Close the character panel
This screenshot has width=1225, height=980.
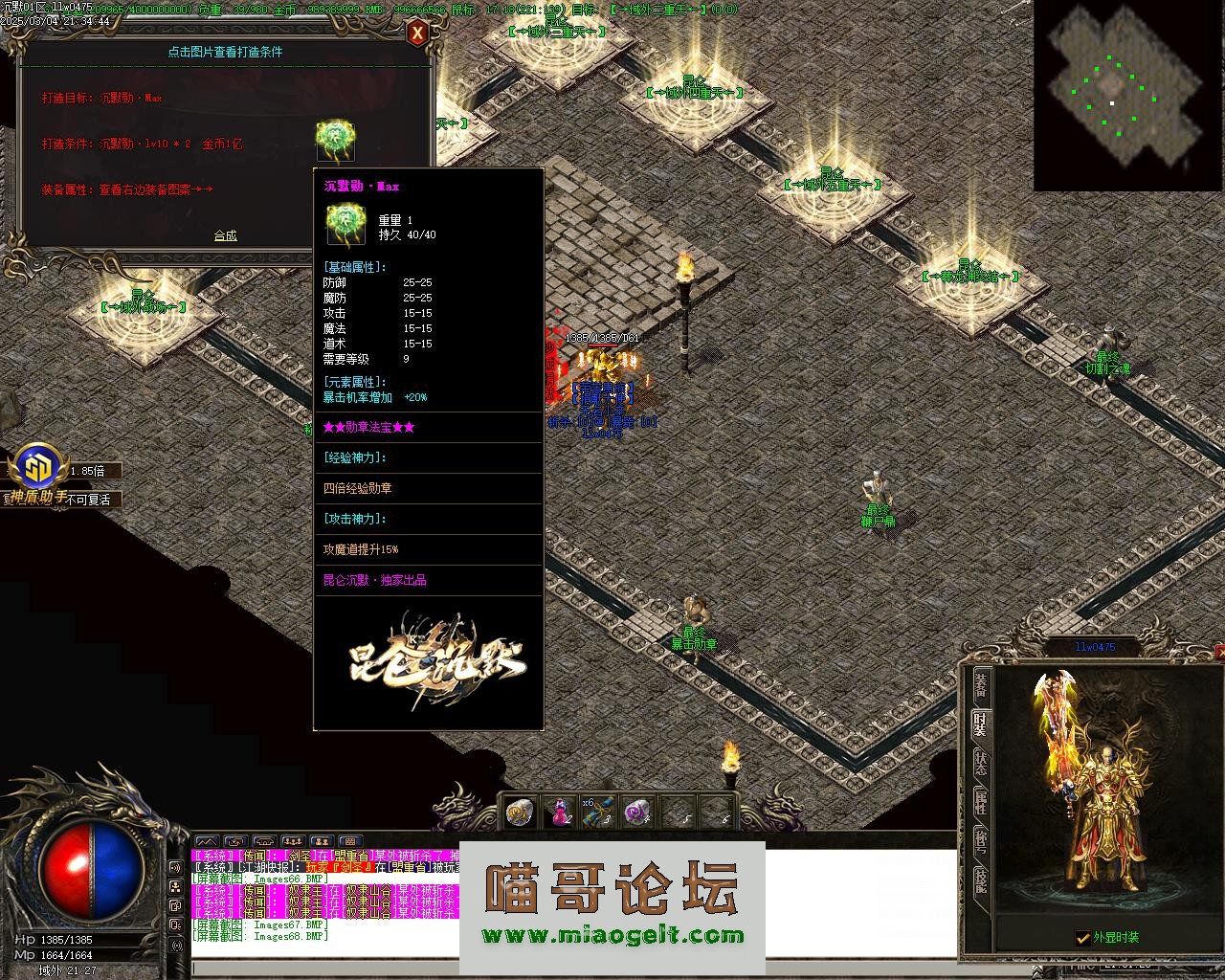pos(1219,652)
